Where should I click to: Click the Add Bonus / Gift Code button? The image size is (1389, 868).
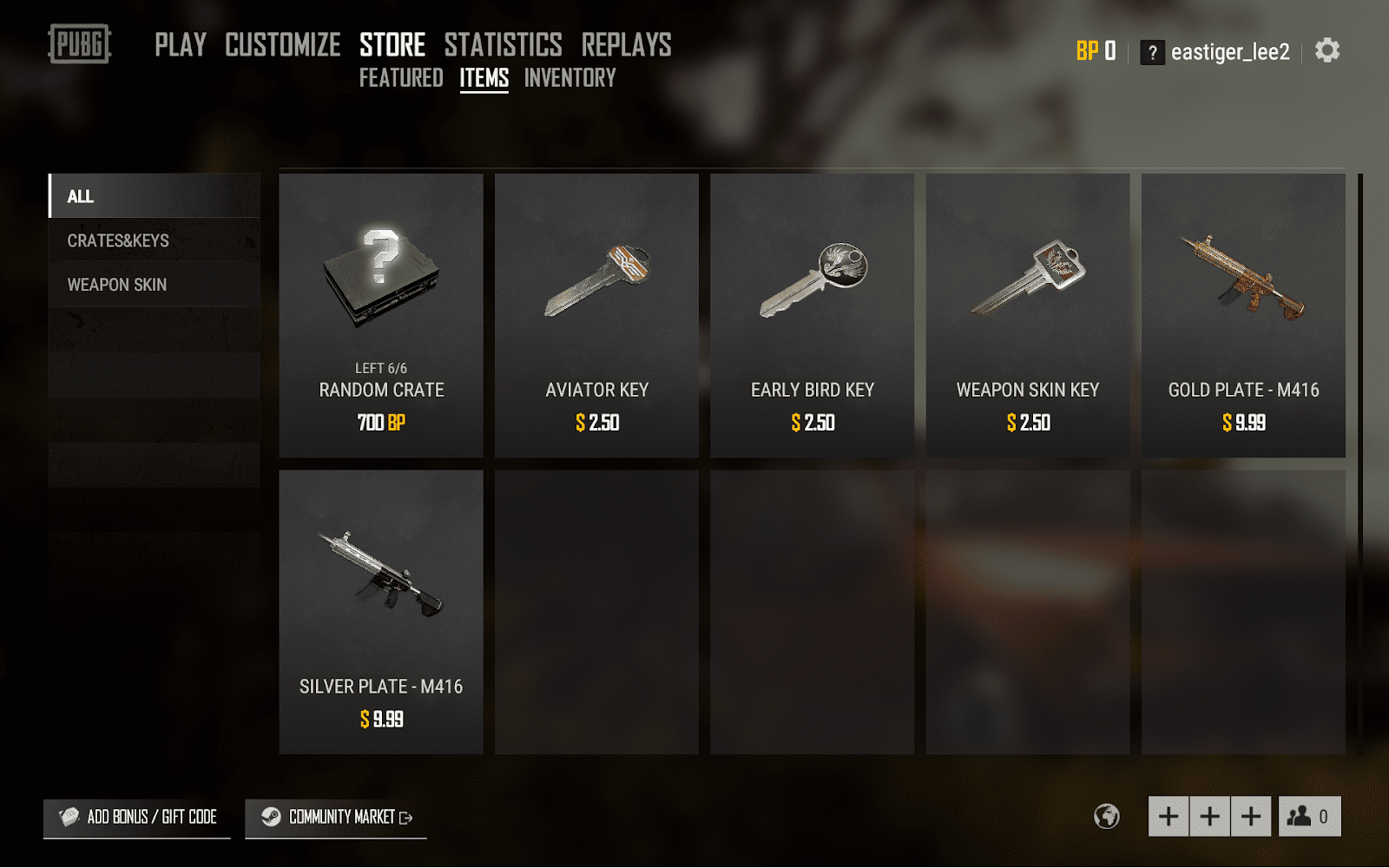(137, 817)
